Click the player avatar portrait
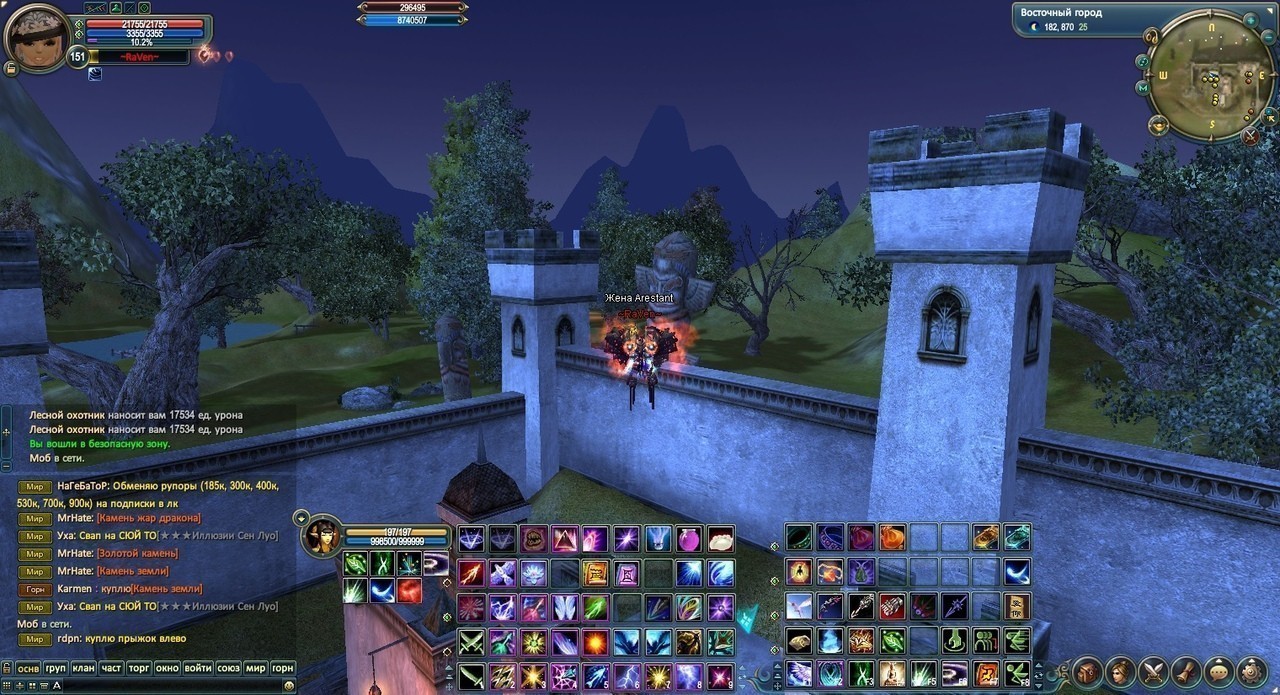 point(36,38)
